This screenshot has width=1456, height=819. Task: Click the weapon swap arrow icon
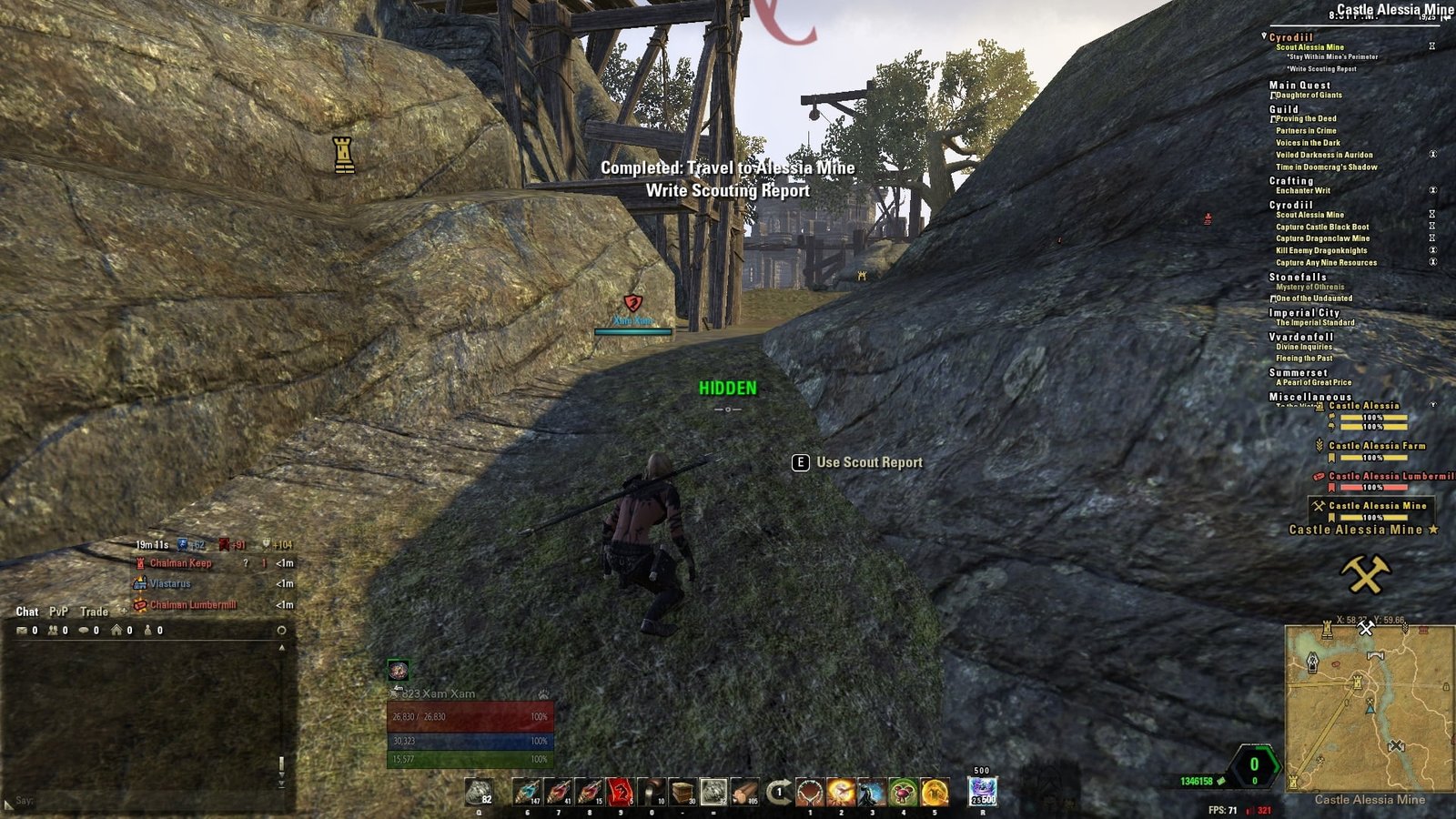(x=778, y=792)
